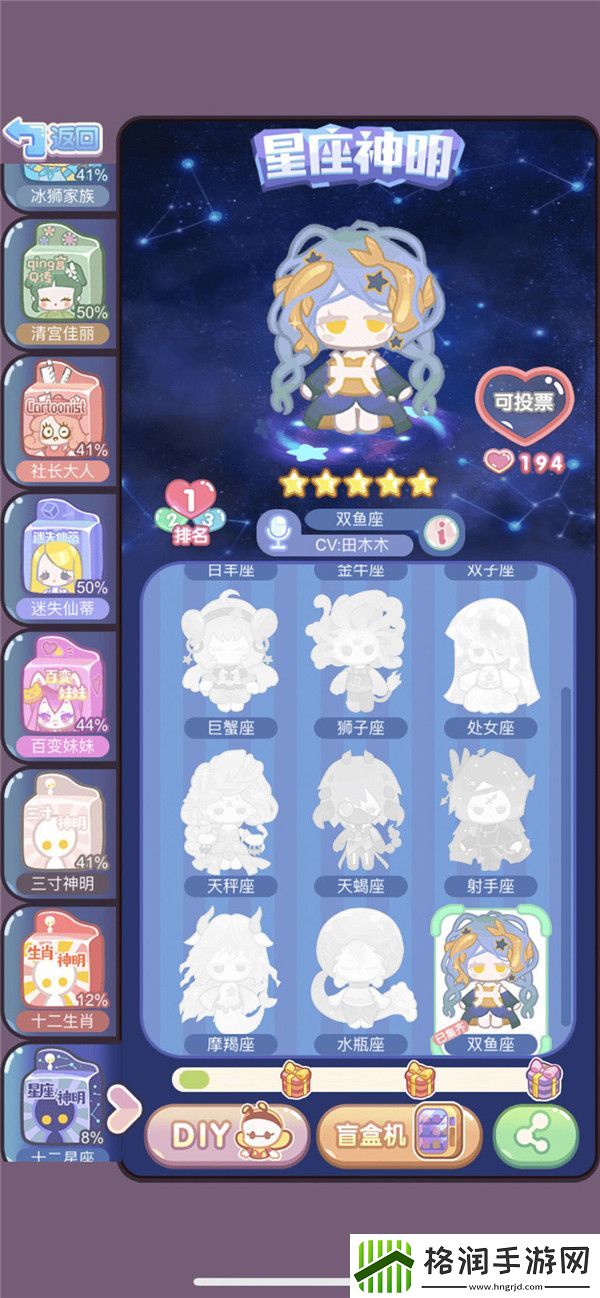The width and height of the screenshot is (600, 1298).
Task: Play the voice with the microphone icon
Action: coord(276,532)
